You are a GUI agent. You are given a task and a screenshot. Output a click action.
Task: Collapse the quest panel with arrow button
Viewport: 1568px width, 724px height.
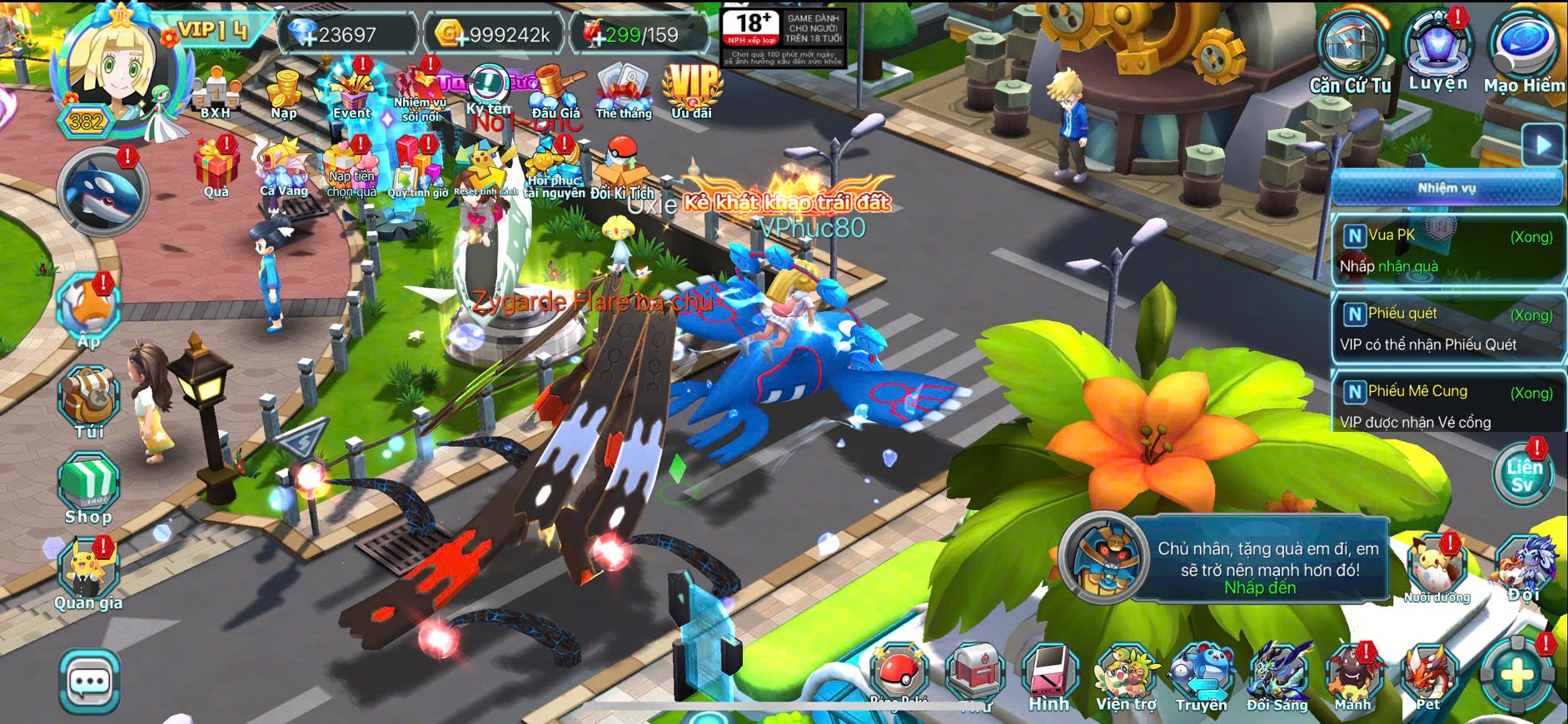point(1542,145)
